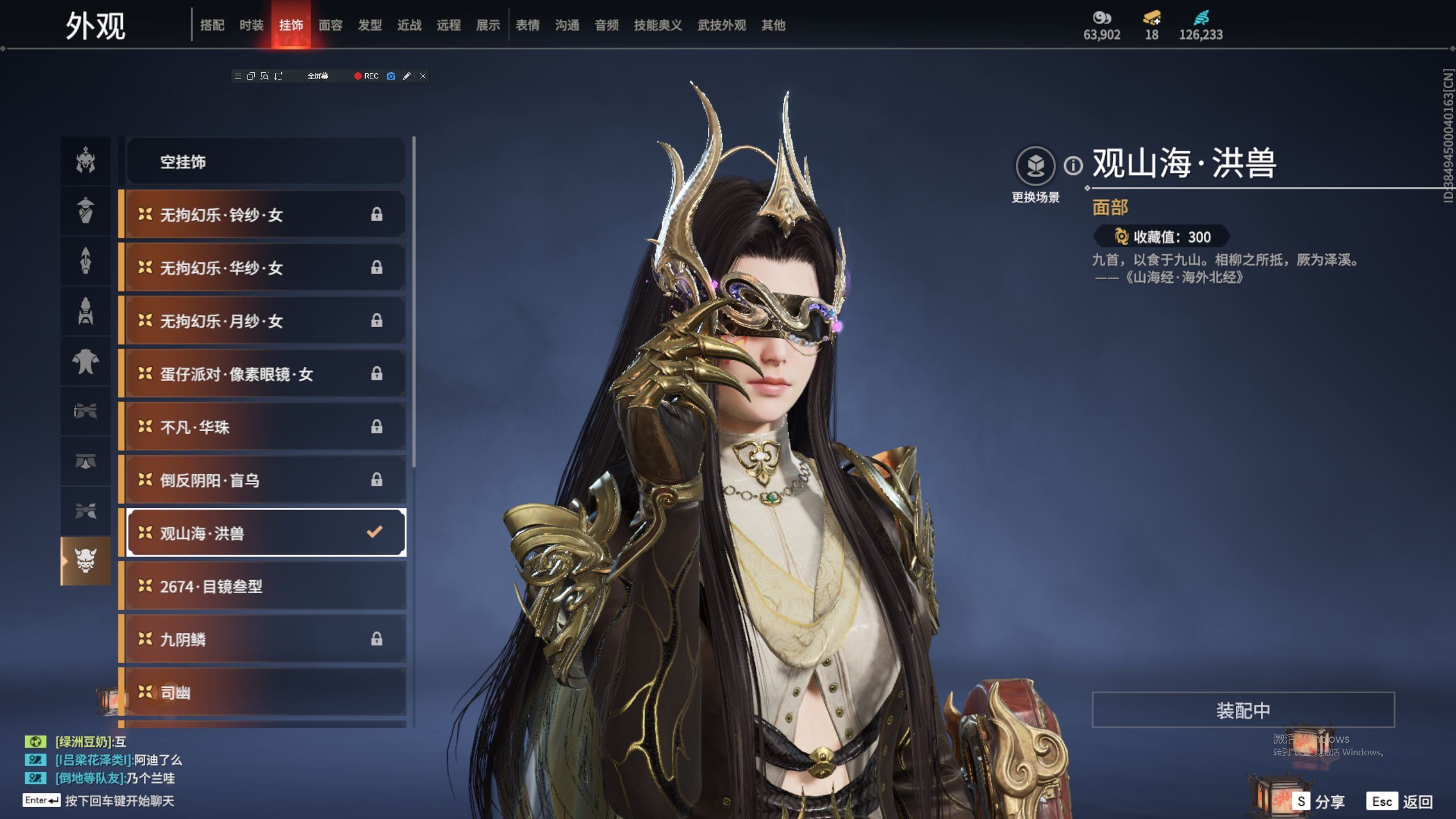Select the demon mask face category icon

[86, 561]
